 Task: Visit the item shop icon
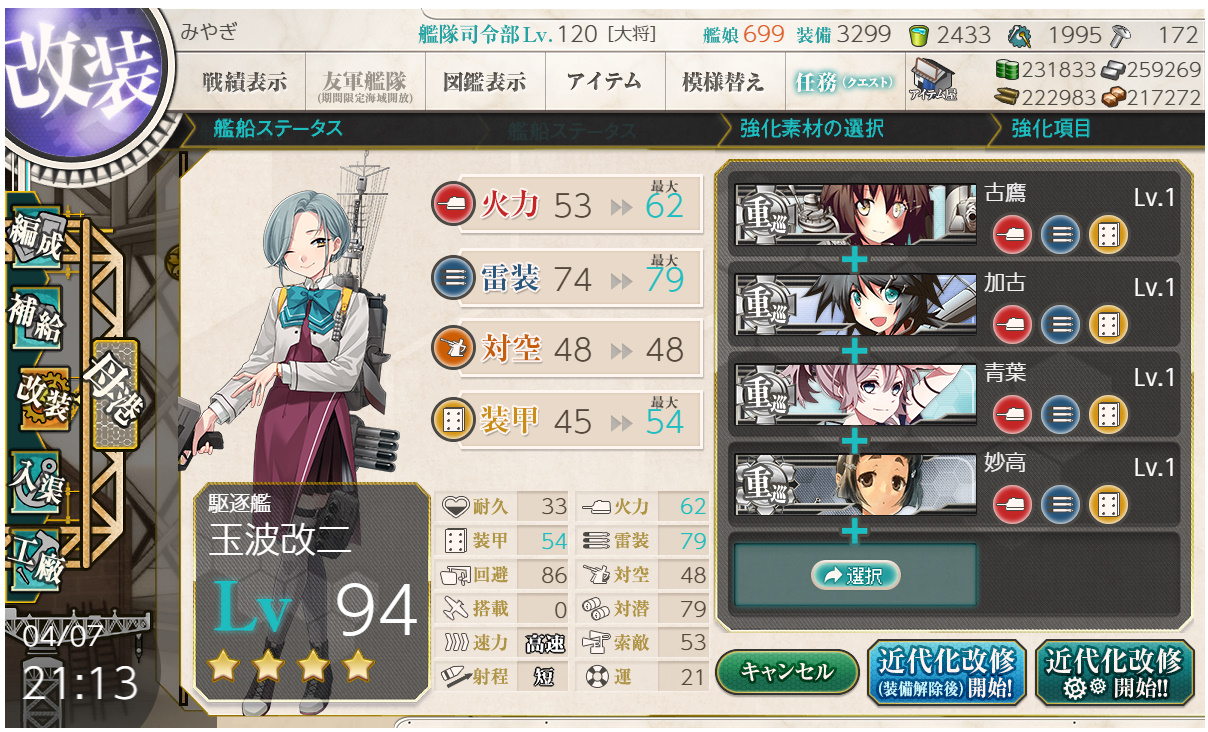(x=933, y=80)
